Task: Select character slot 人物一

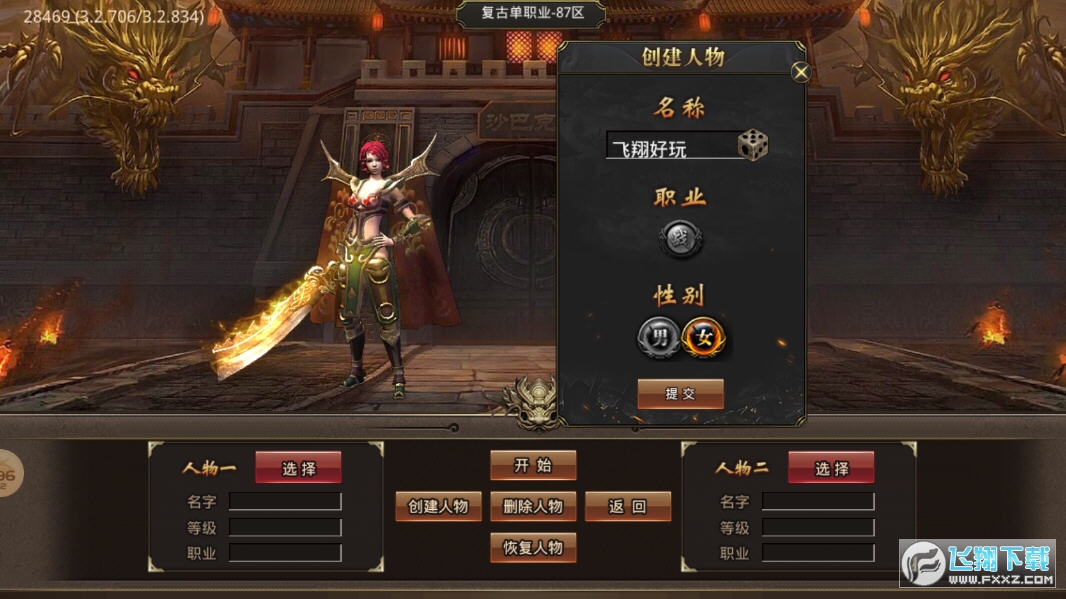Action: tap(298, 467)
